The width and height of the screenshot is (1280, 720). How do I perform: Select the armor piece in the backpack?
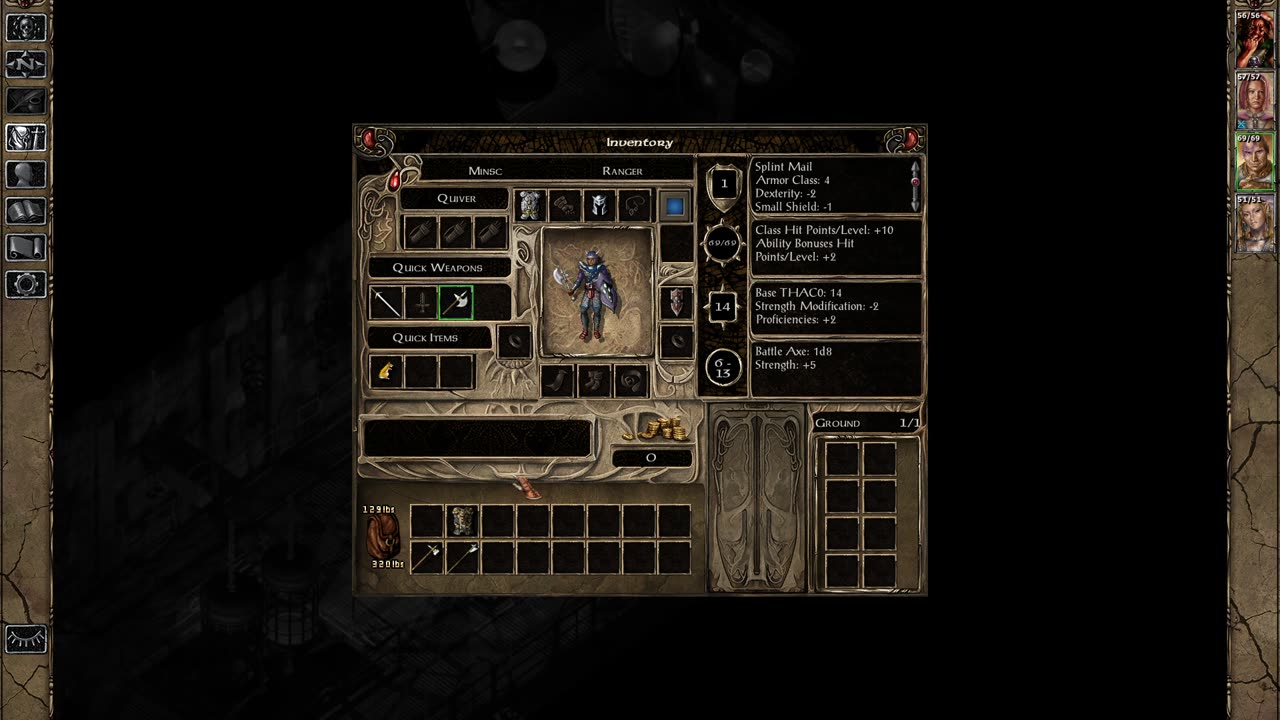(461, 520)
